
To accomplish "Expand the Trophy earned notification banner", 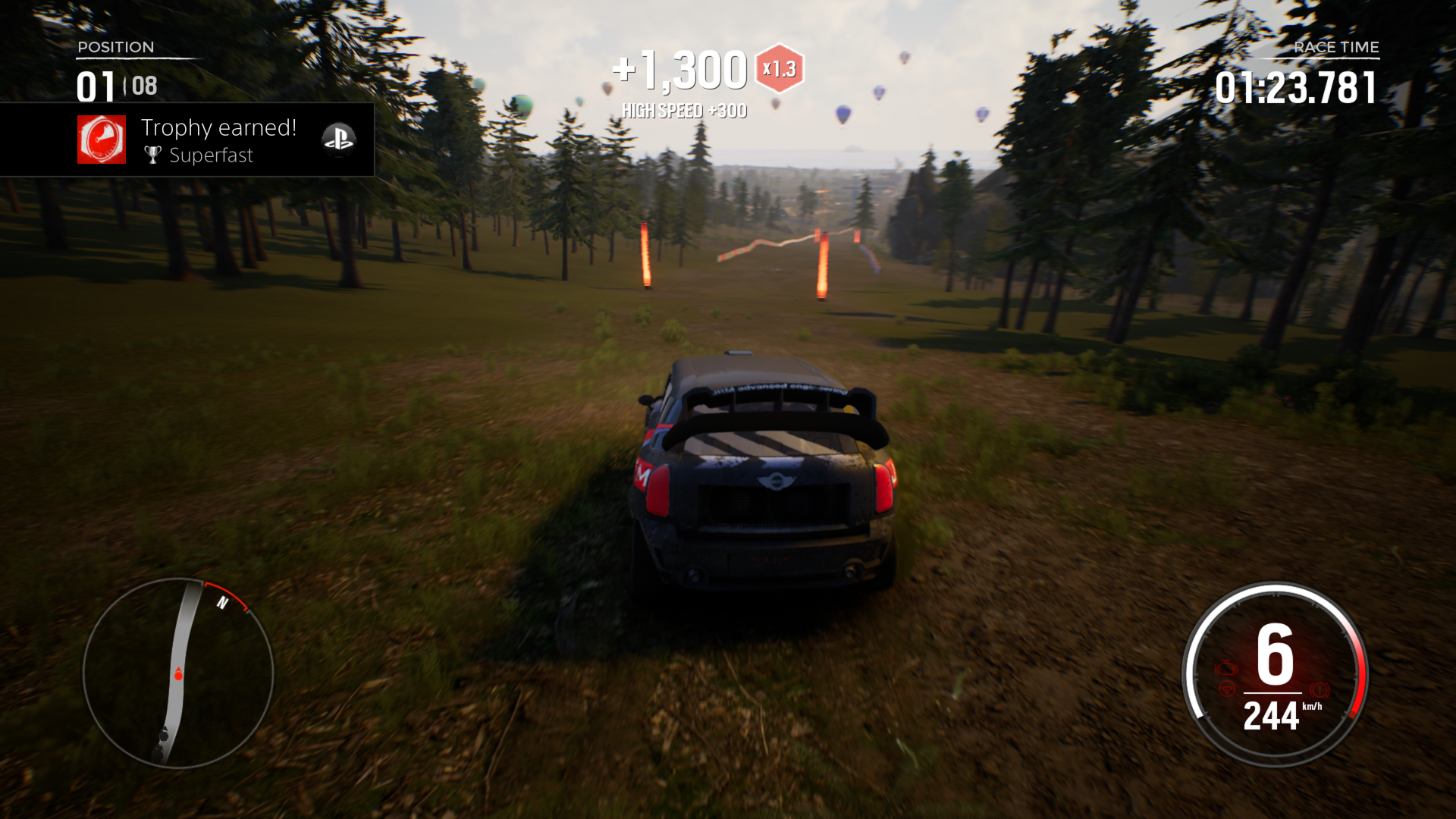I will [187, 140].
